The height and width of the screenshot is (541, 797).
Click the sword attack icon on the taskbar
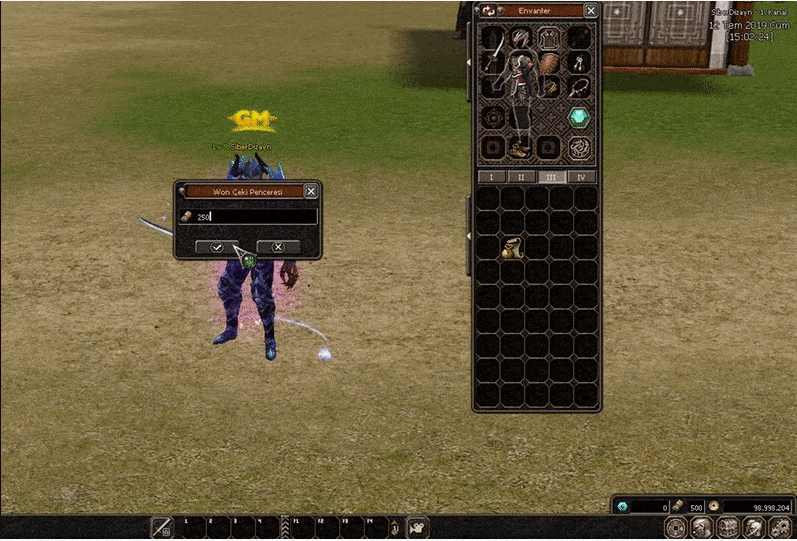(161, 527)
